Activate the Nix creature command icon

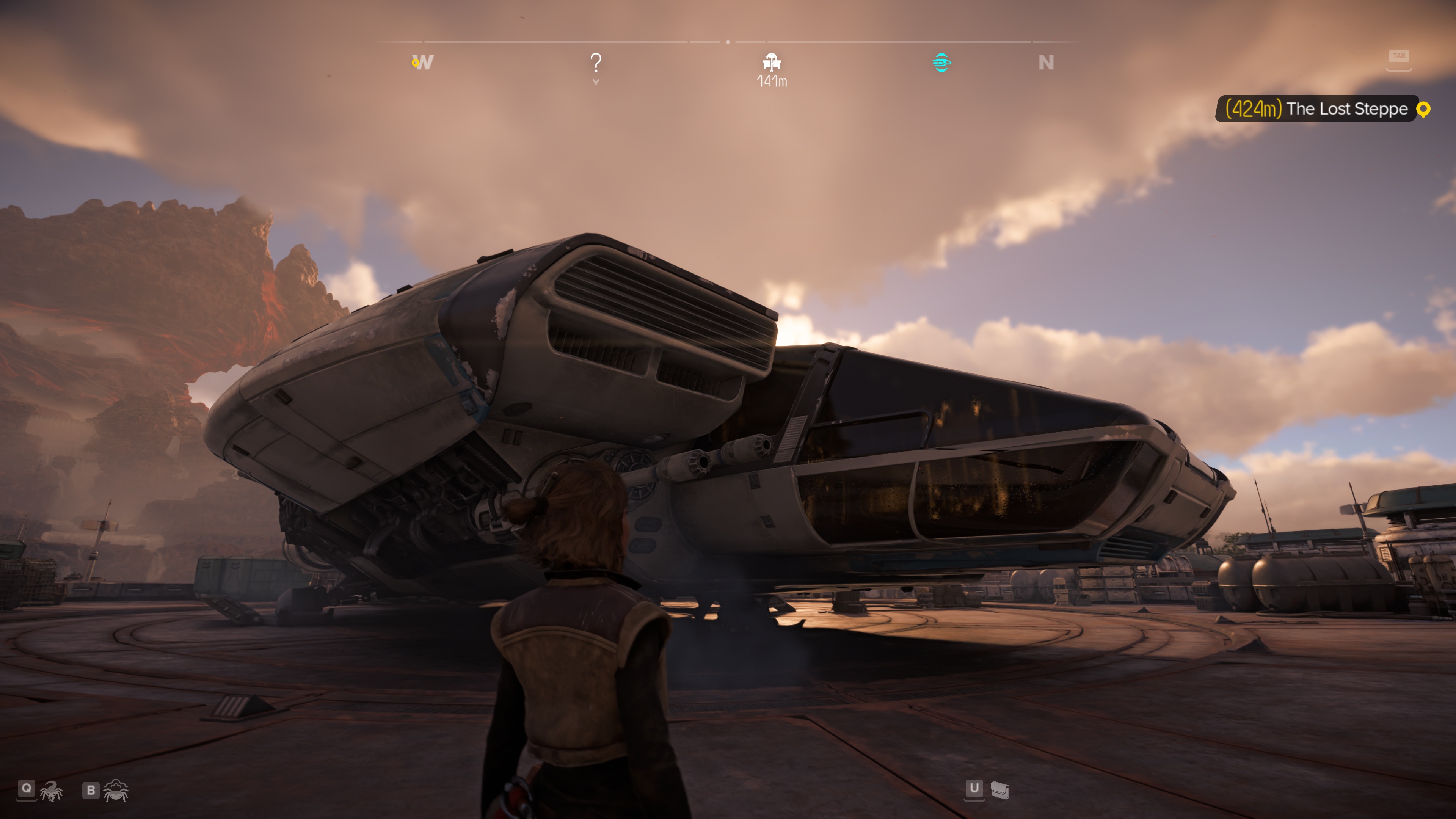52,791
